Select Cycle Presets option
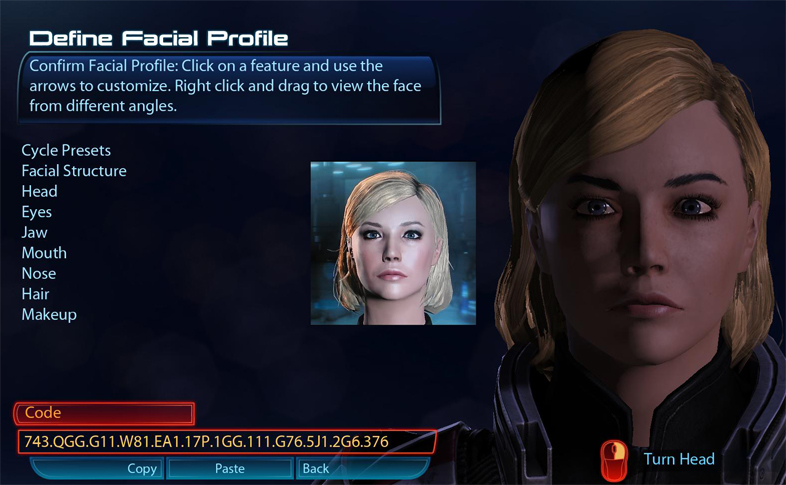The width and height of the screenshot is (786, 485). (x=66, y=150)
